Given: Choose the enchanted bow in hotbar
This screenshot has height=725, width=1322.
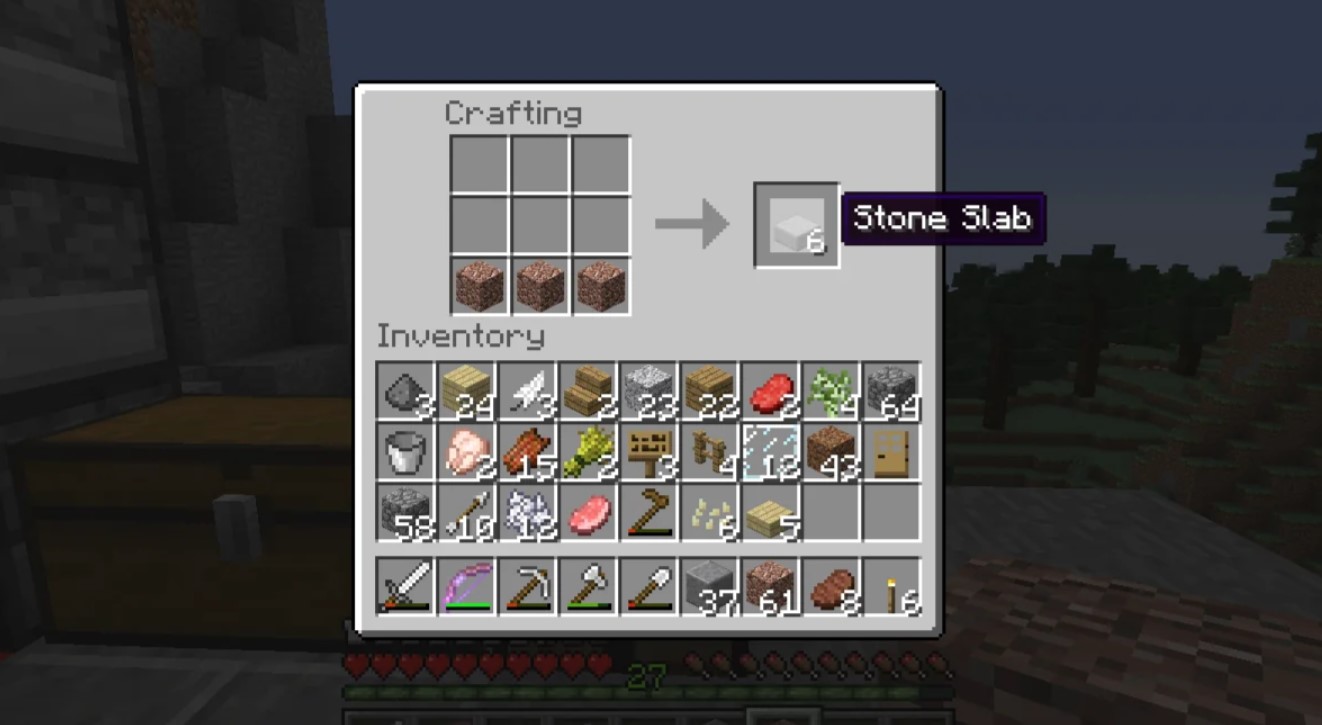Looking at the screenshot, I should pos(467,586).
